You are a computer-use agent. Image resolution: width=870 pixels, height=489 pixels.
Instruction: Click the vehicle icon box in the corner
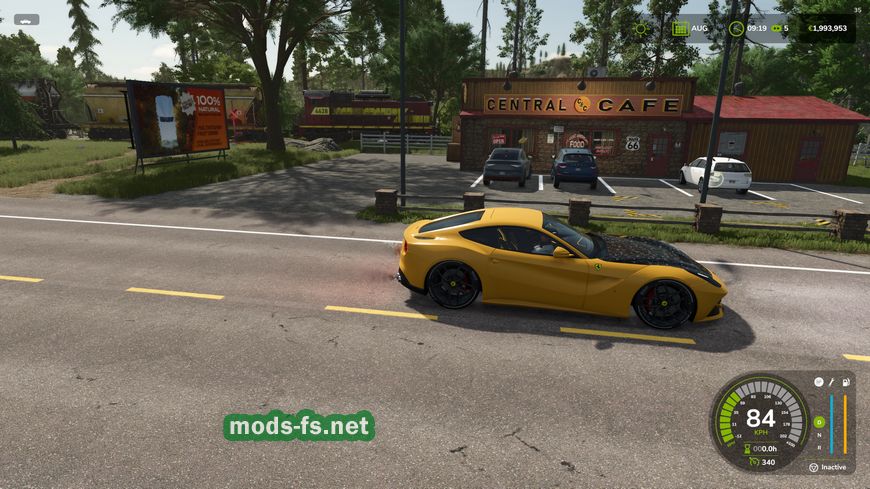click(x=26, y=18)
